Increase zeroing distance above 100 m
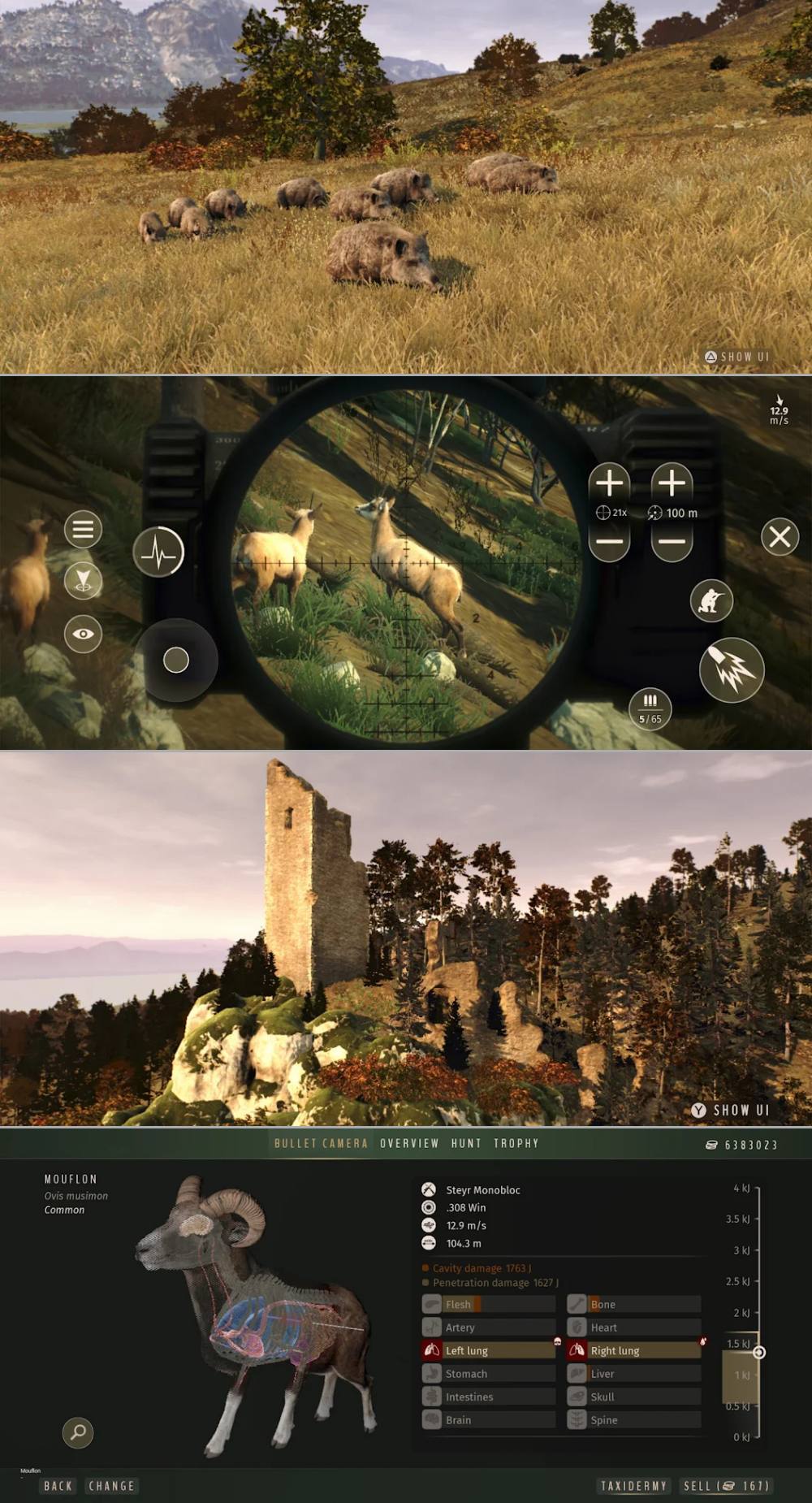This screenshot has height=1503, width=812. 672,483
